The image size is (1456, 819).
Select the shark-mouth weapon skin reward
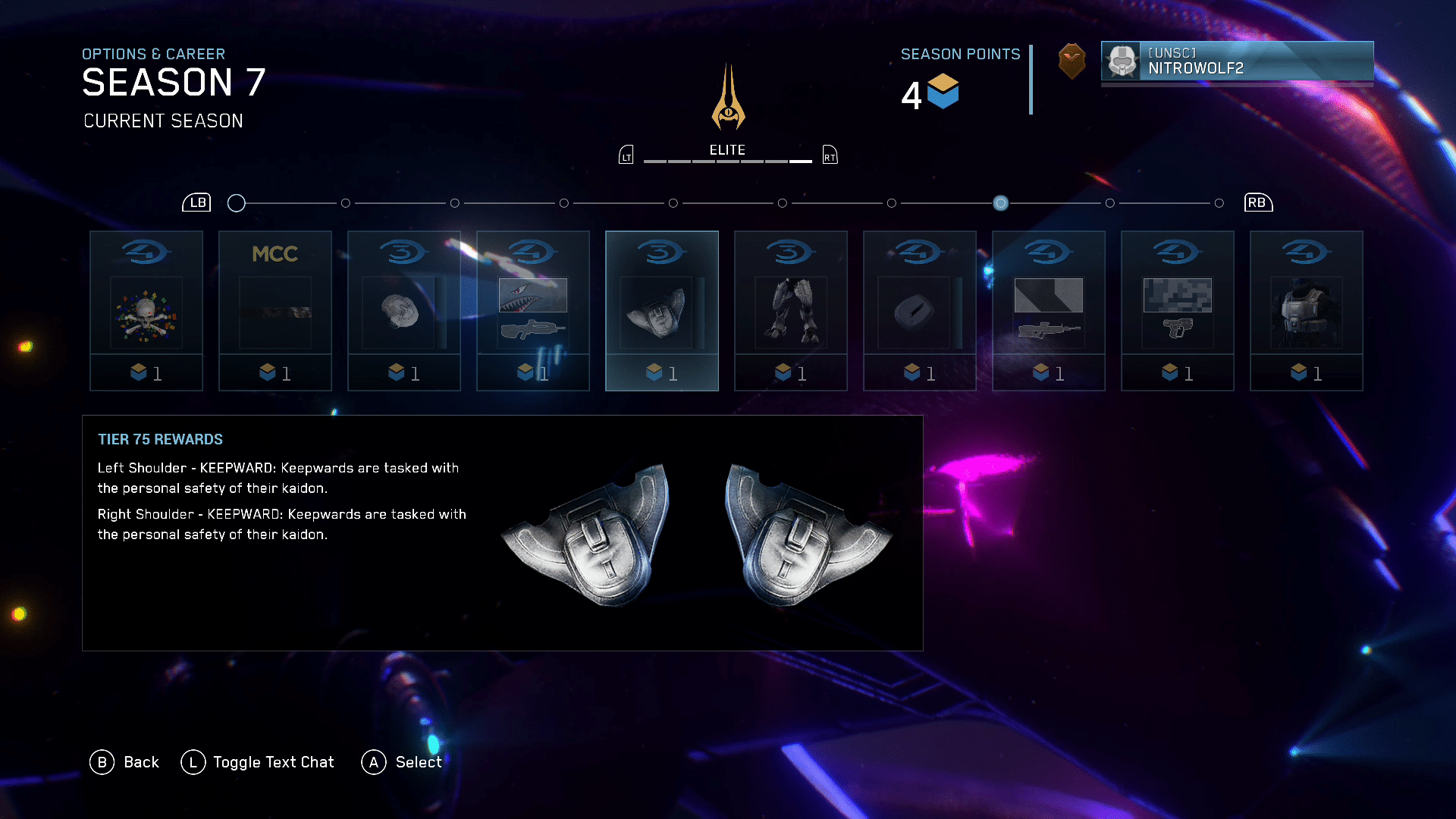click(533, 311)
